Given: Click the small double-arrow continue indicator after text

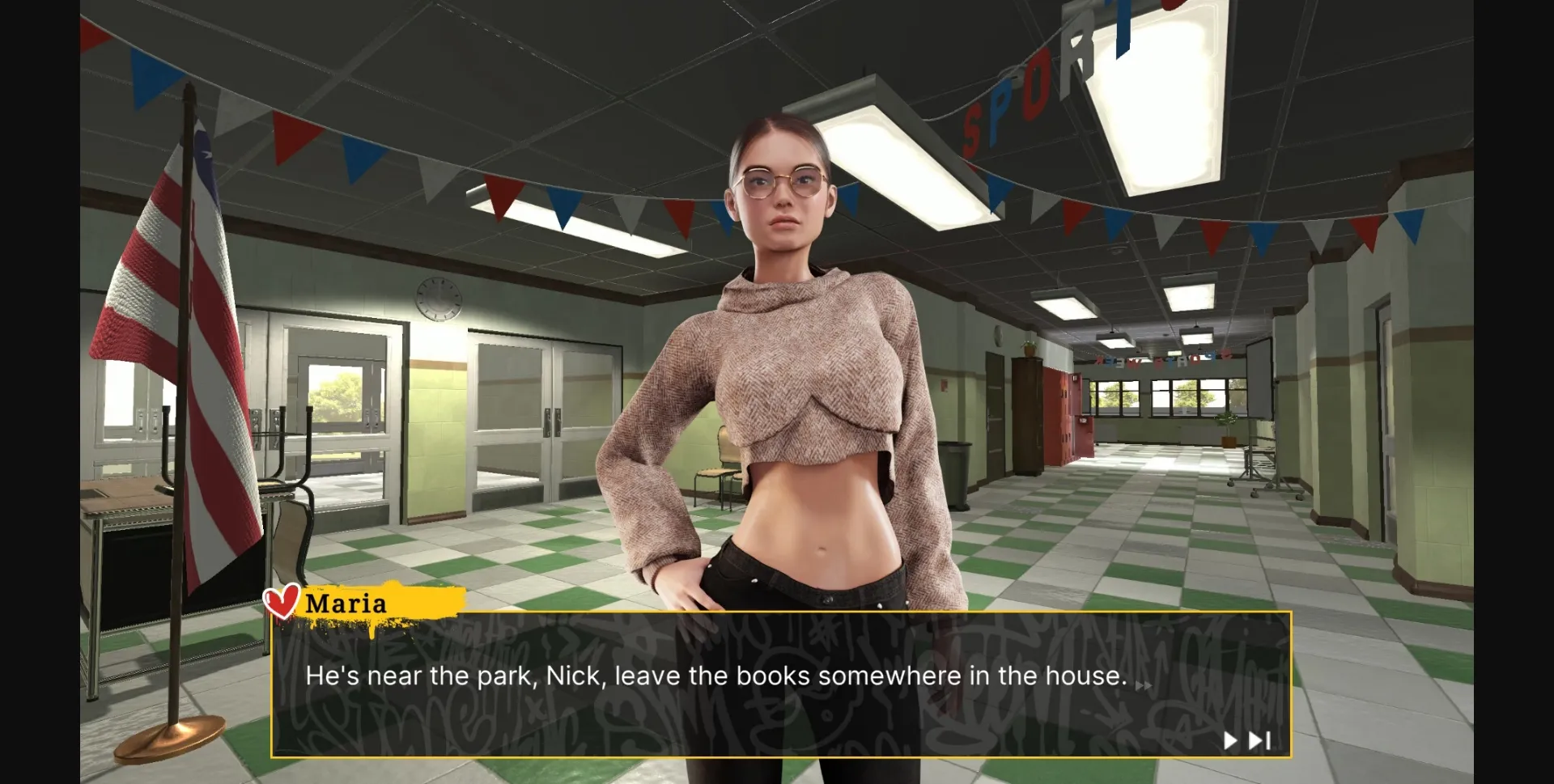Looking at the screenshot, I should pos(1144,684).
